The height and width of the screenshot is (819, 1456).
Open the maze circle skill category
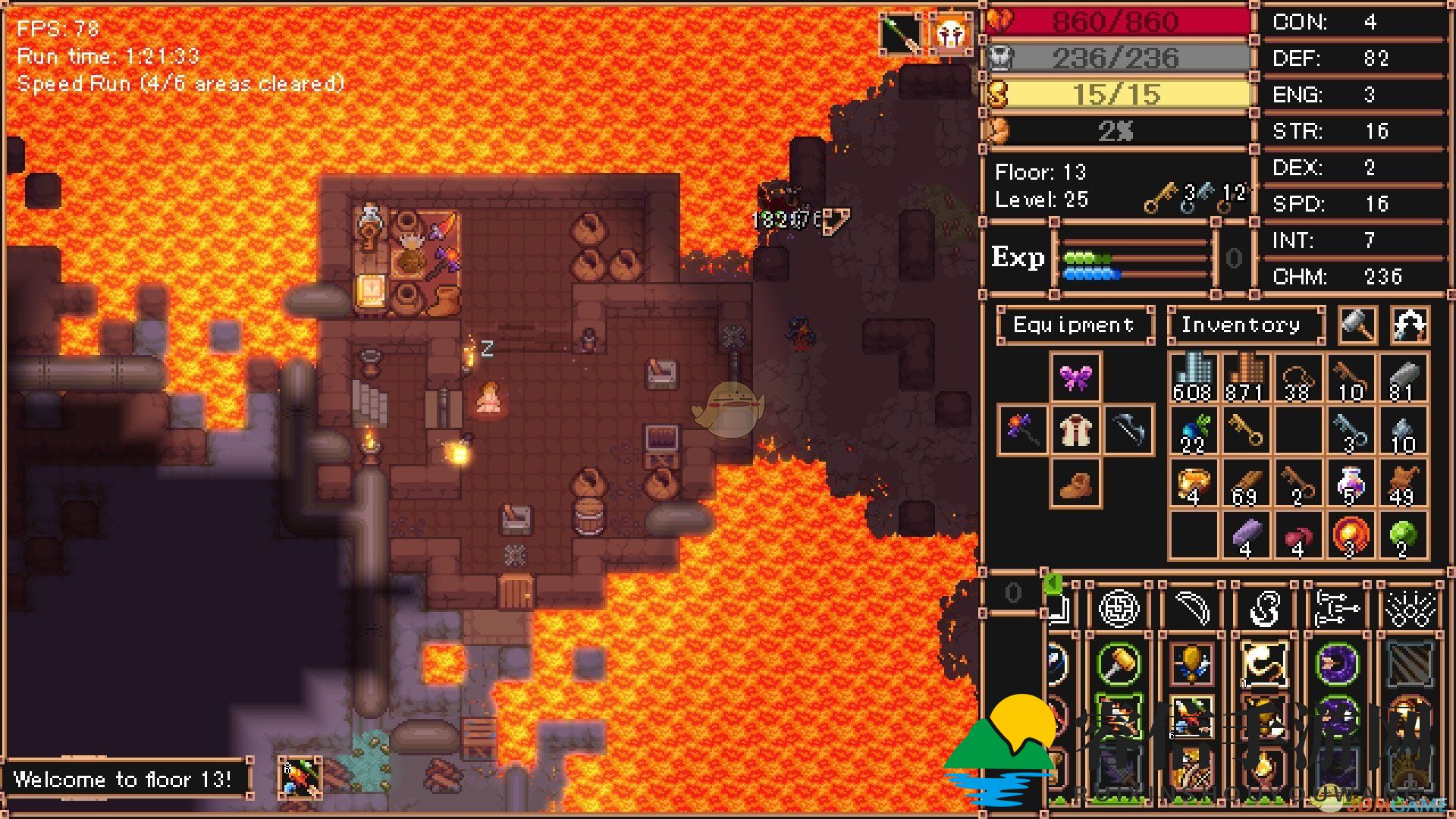1119,608
